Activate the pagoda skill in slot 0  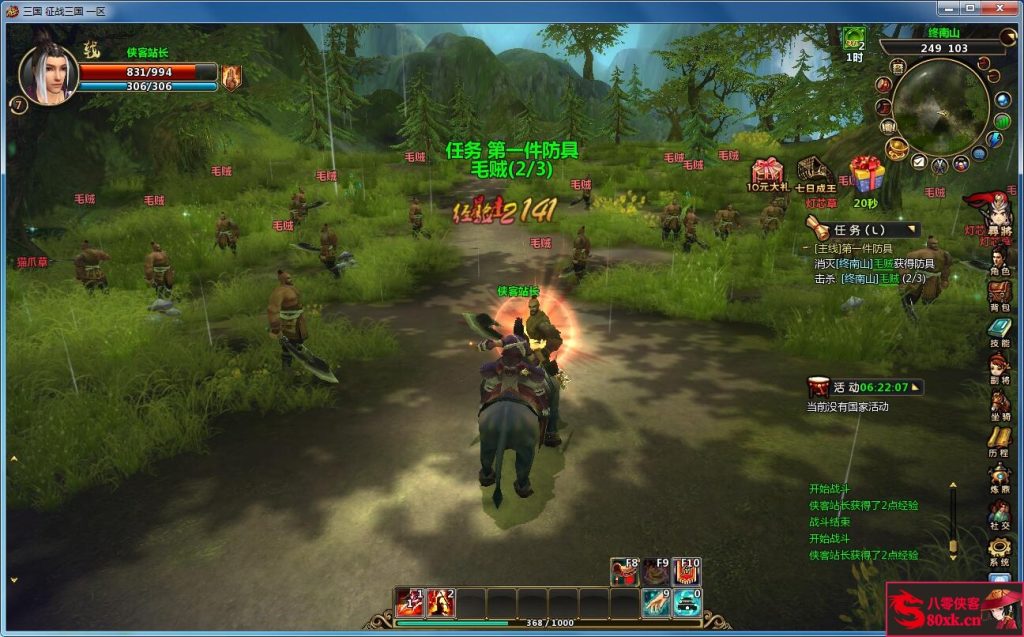pos(686,602)
